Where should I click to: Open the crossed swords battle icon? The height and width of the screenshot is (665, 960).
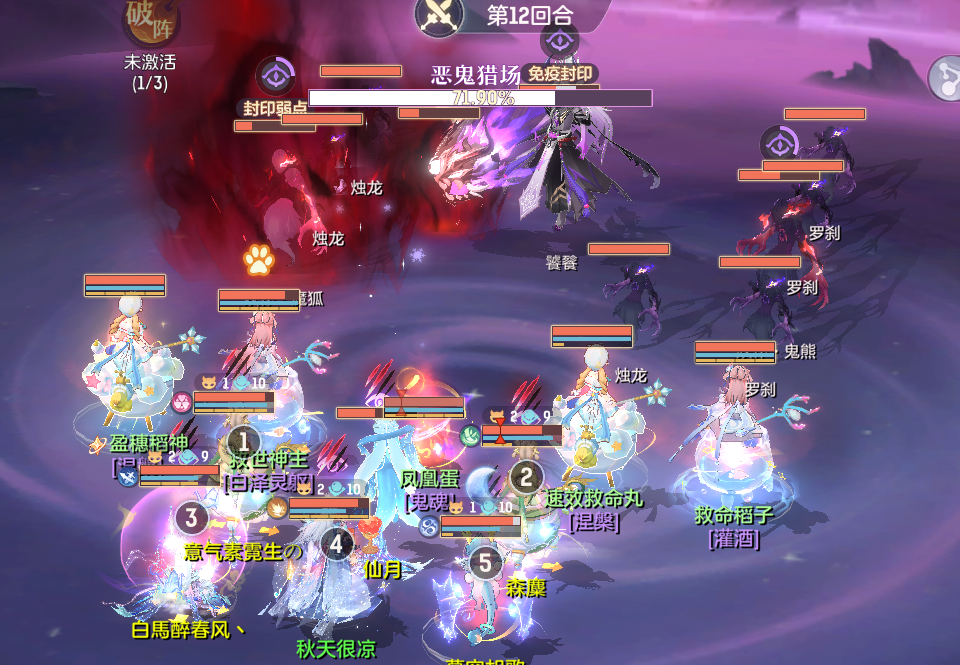tap(441, 14)
